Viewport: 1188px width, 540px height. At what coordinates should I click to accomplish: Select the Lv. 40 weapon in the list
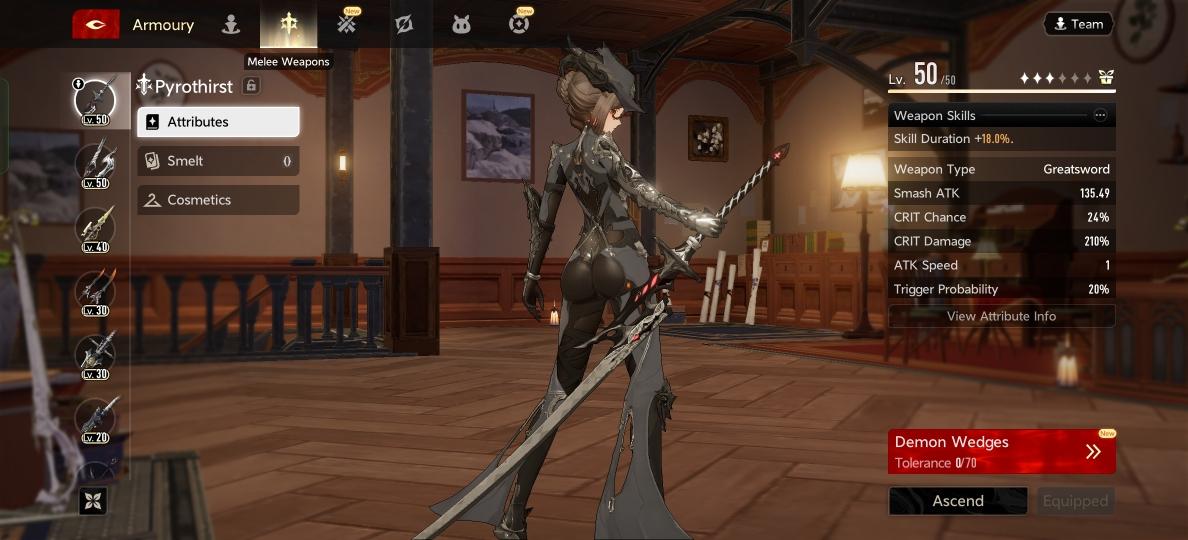[x=96, y=228]
